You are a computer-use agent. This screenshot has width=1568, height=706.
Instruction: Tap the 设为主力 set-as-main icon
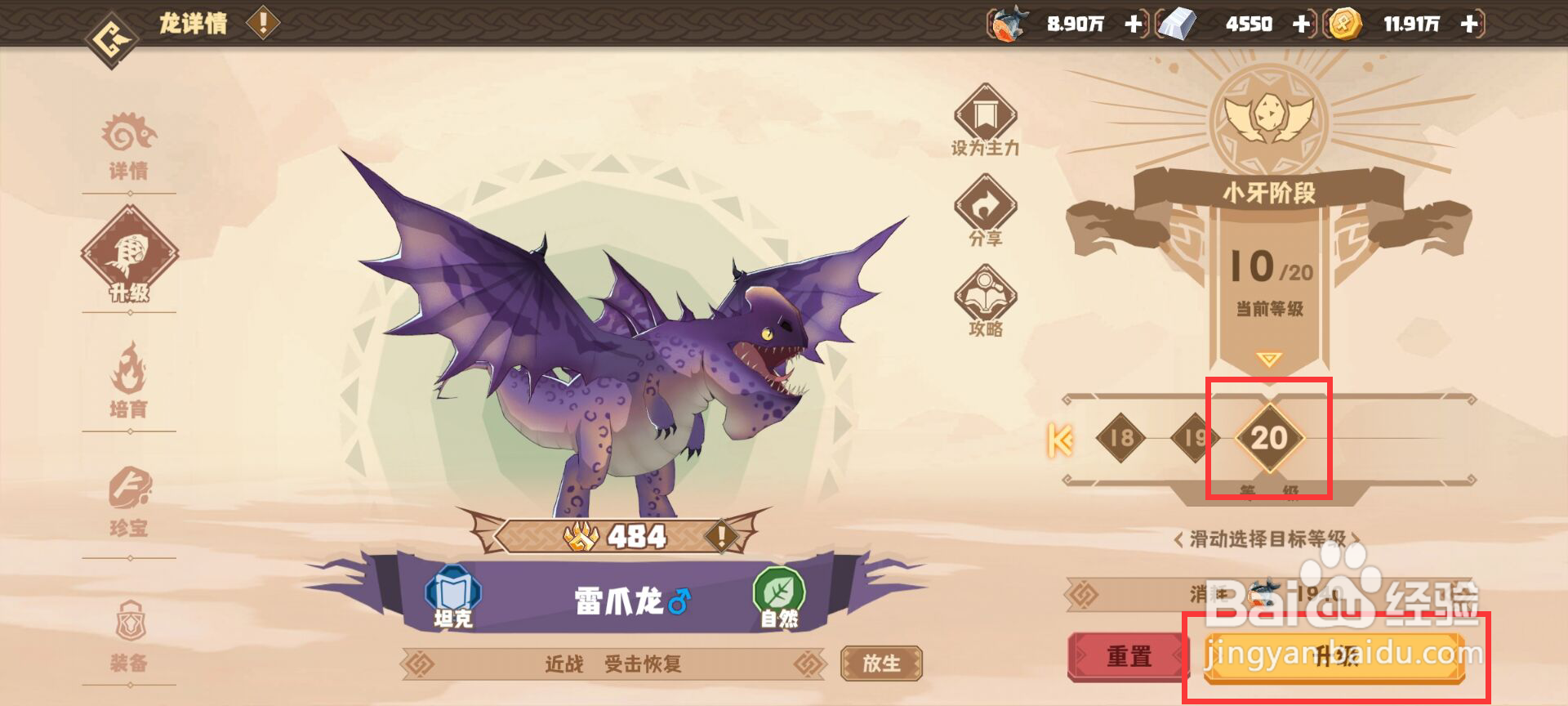pyautogui.click(x=984, y=123)
